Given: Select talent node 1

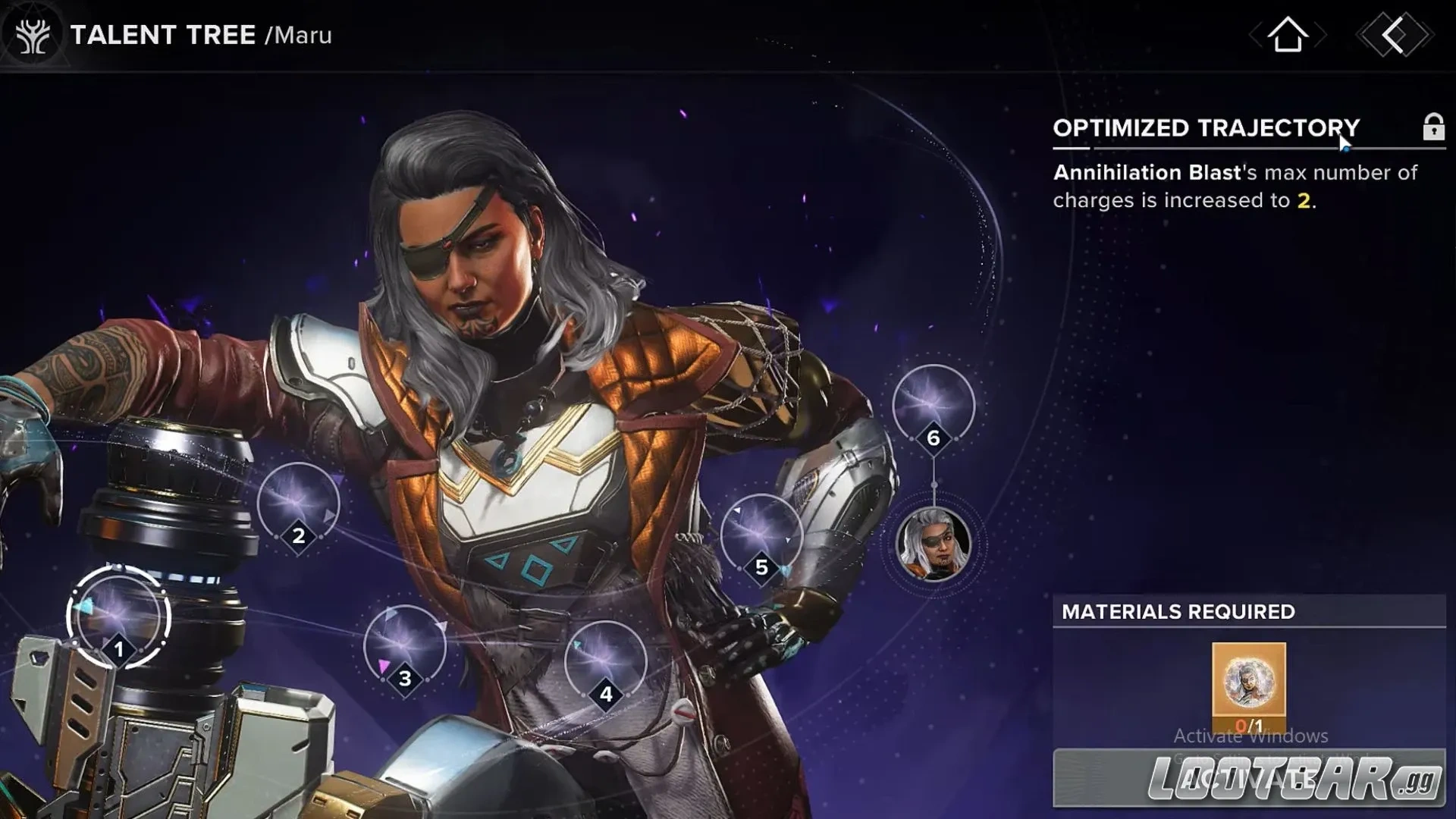Looking at the screenshot, I should (118, 617).
